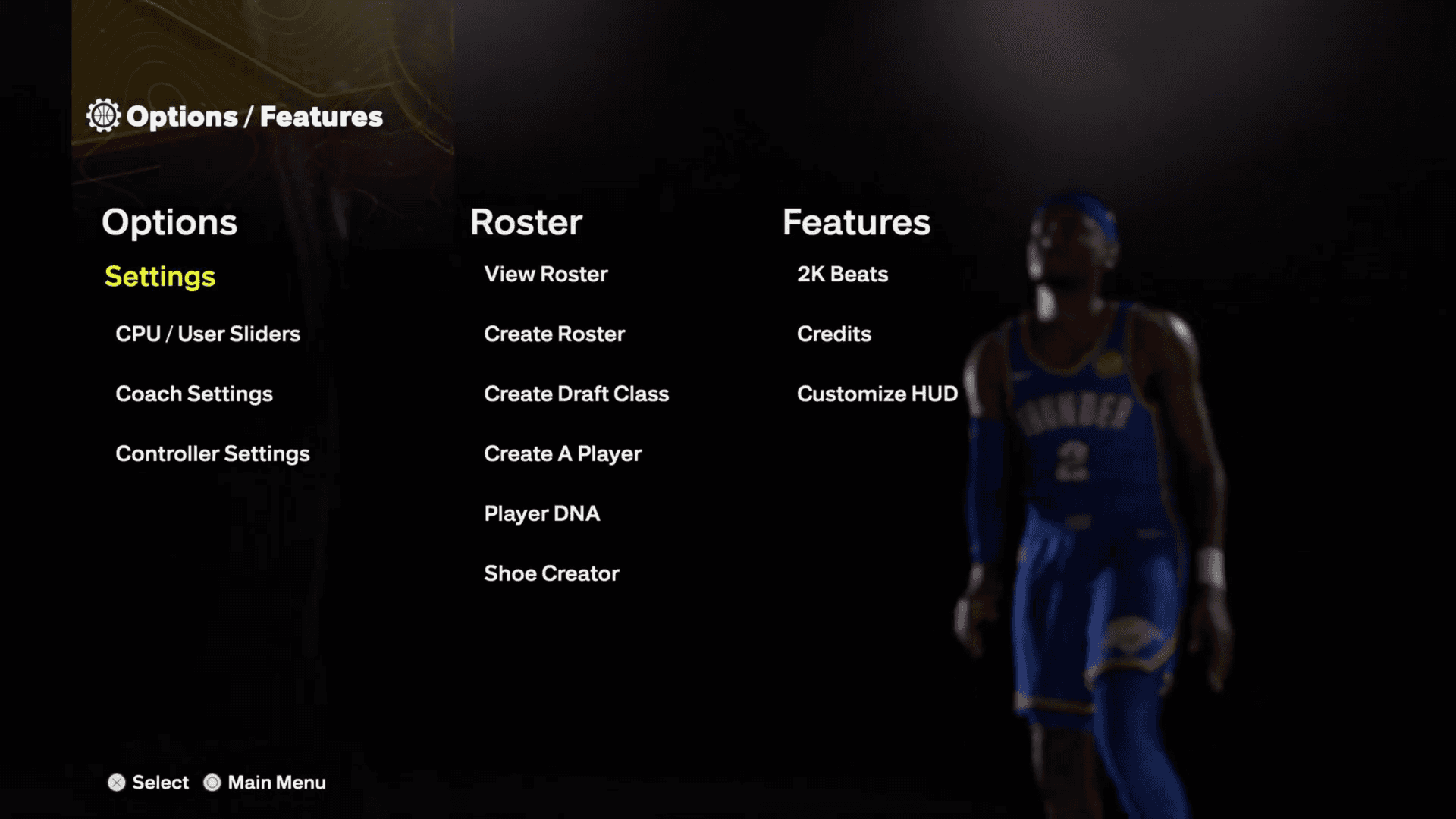Open 2K Beats
The image size is (1456, 819).
(843, 275)
